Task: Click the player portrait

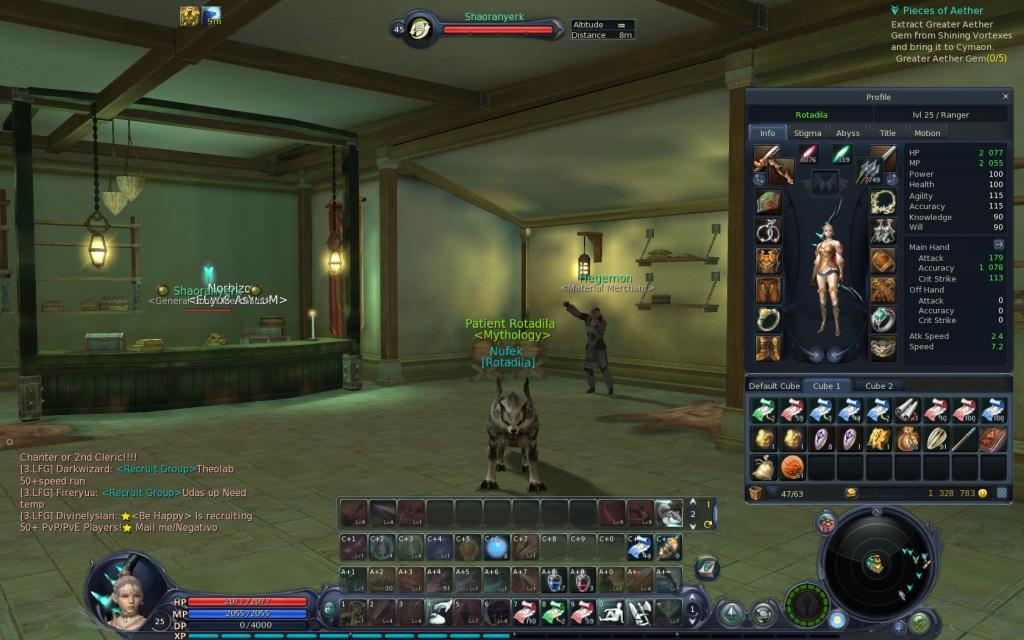Action: (x=125, y=590)
